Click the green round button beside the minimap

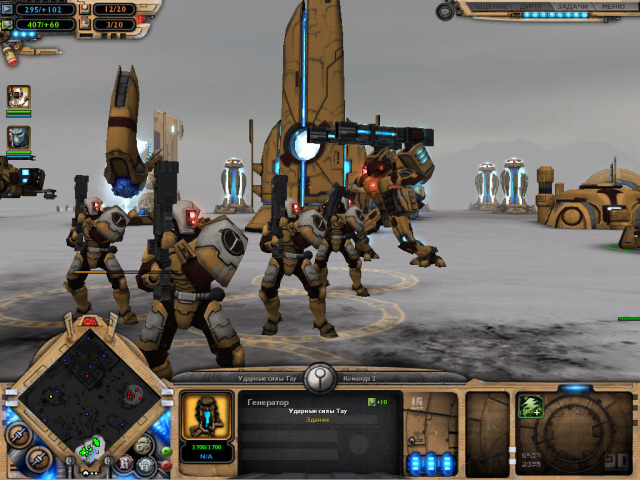pos(165,451)
